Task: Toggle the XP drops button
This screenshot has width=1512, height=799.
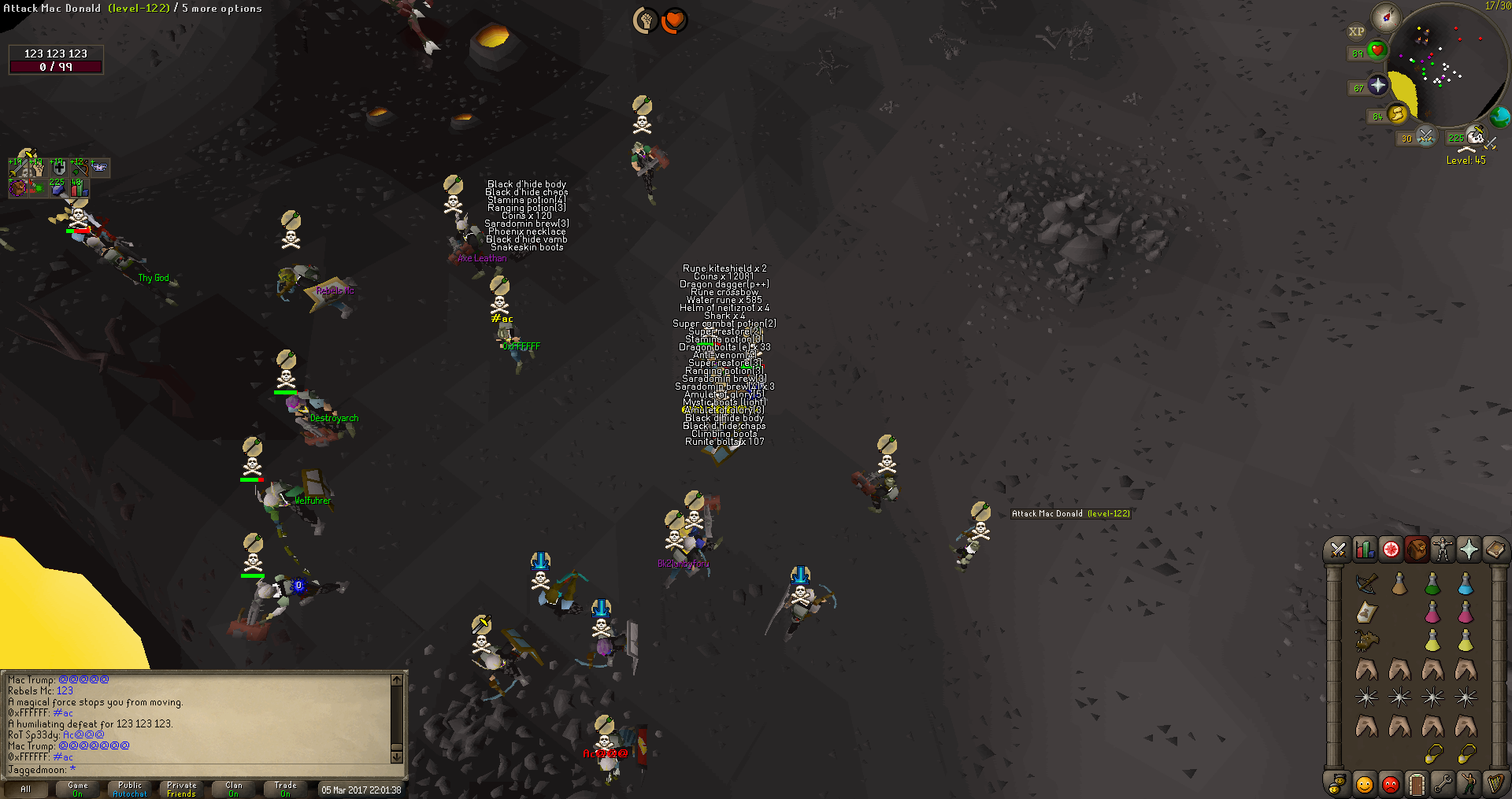Action: coord(1356,32)
